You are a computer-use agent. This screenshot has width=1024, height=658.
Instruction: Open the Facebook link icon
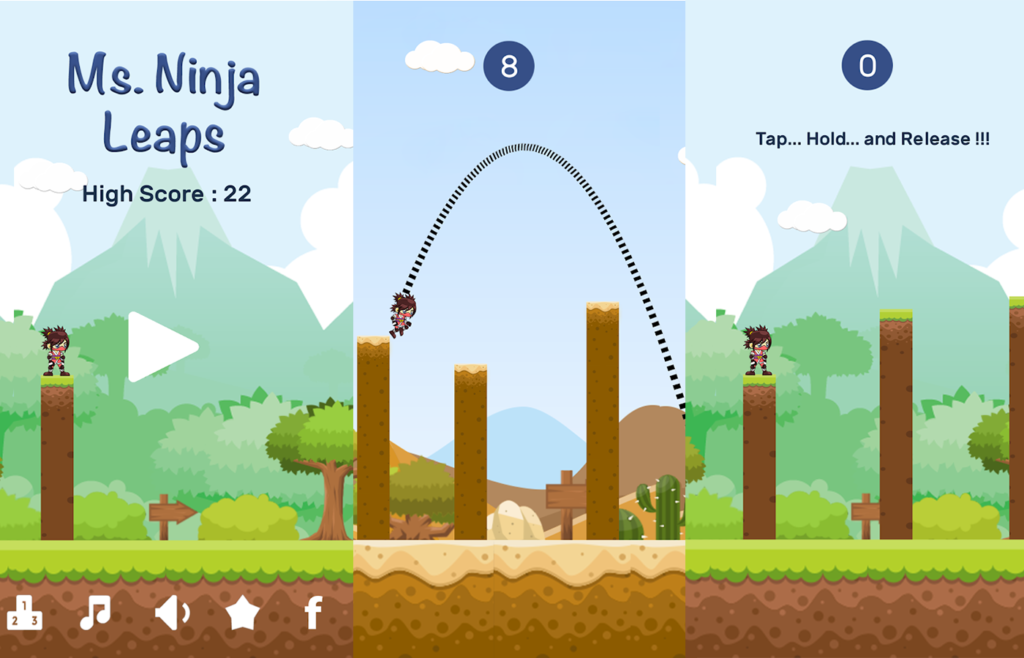(x=313, y=612)
